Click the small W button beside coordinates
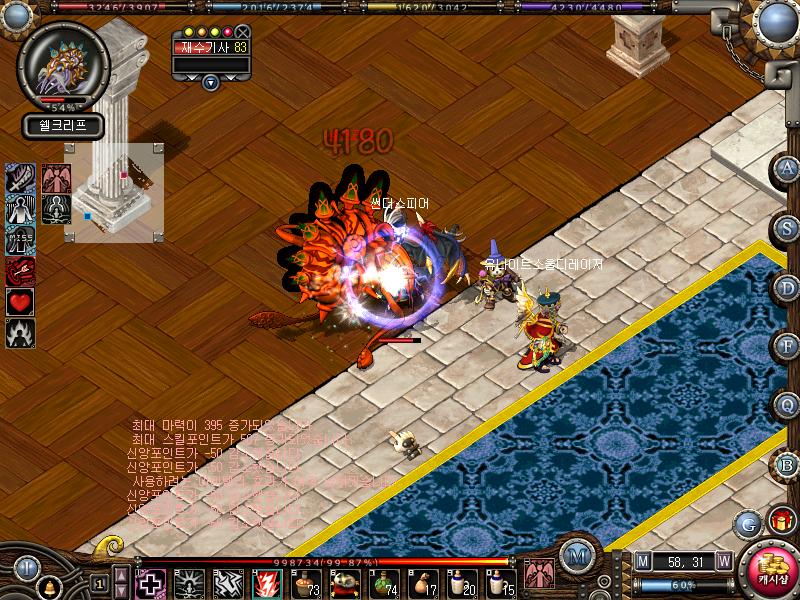Viewport: 800px width, 600px height. (723, 560)
